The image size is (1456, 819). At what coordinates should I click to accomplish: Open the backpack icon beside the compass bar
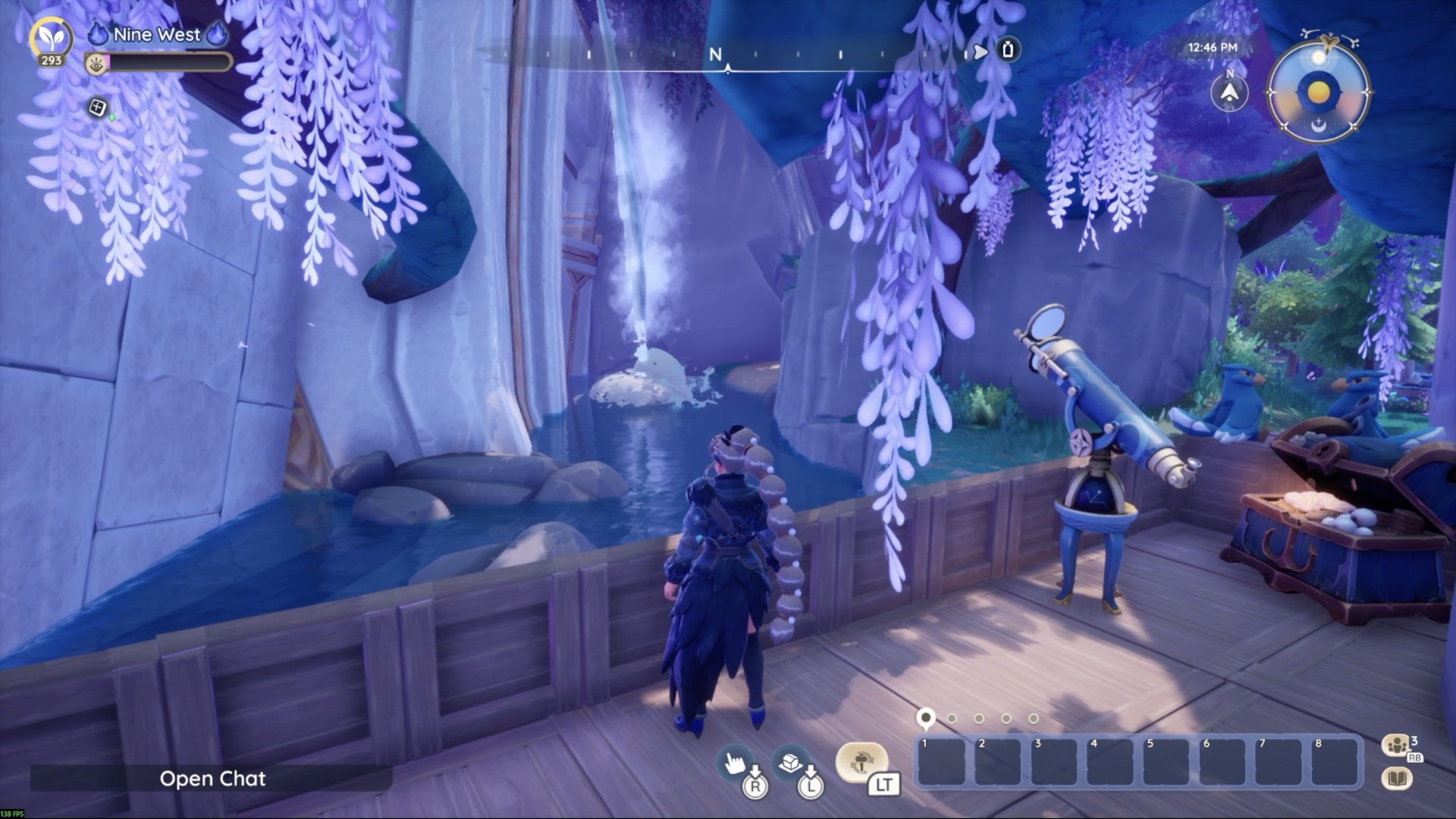(1008, 50)
